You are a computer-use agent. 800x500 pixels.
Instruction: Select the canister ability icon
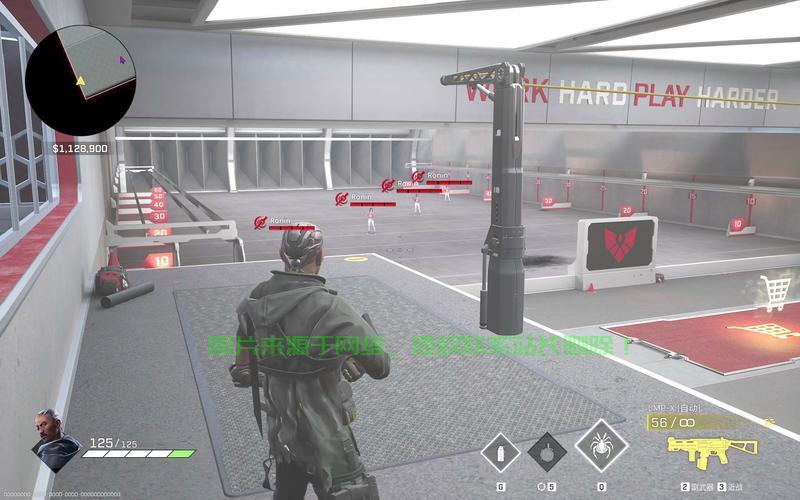pos(500,453)
